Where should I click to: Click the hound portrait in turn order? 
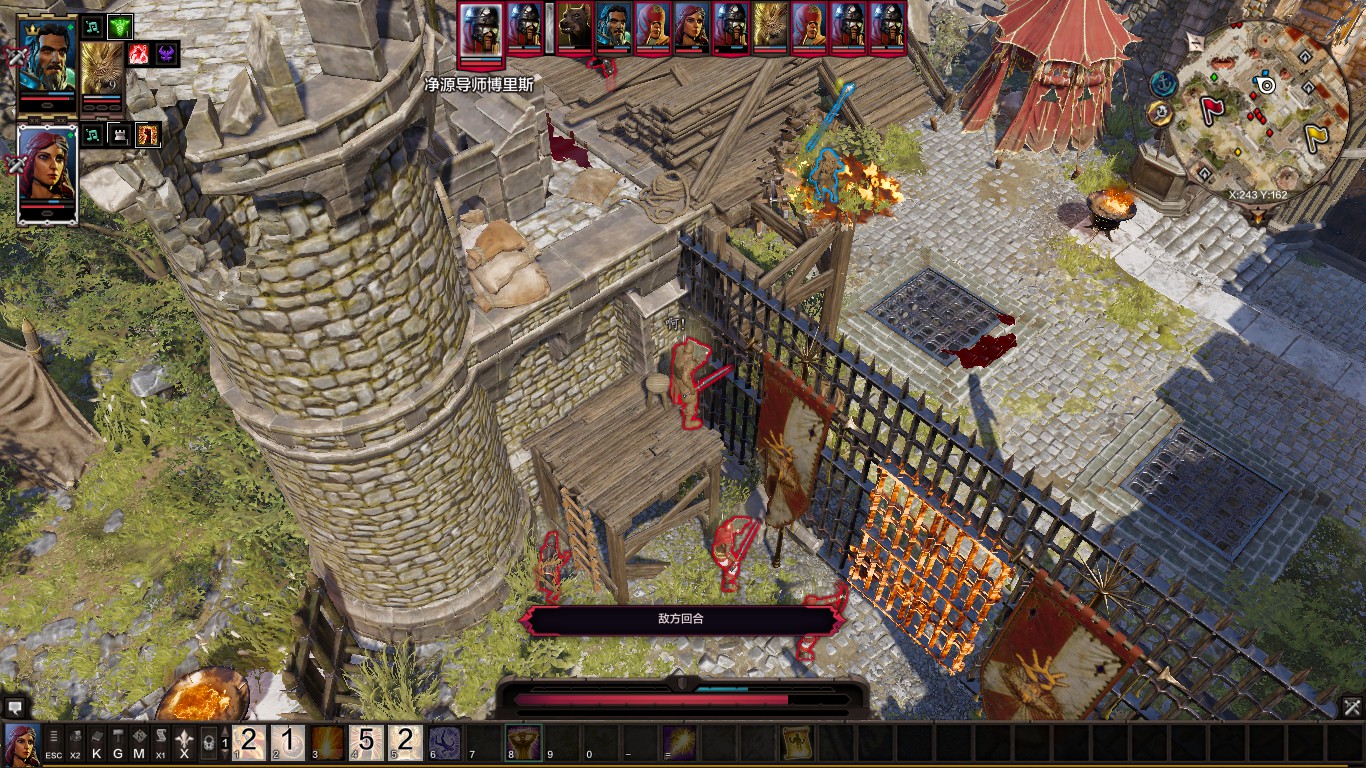coord(576,27)
